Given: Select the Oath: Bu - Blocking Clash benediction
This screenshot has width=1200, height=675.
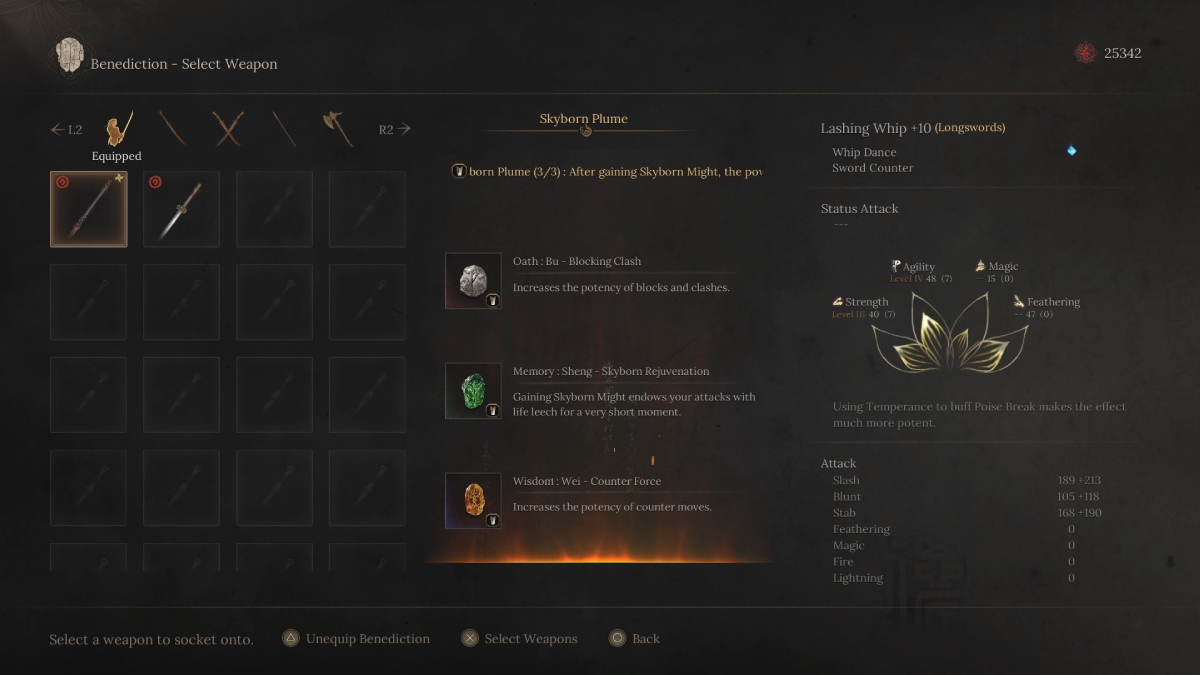Looking at the screenshot, I should pyautogui.click(x=473, y=281).
